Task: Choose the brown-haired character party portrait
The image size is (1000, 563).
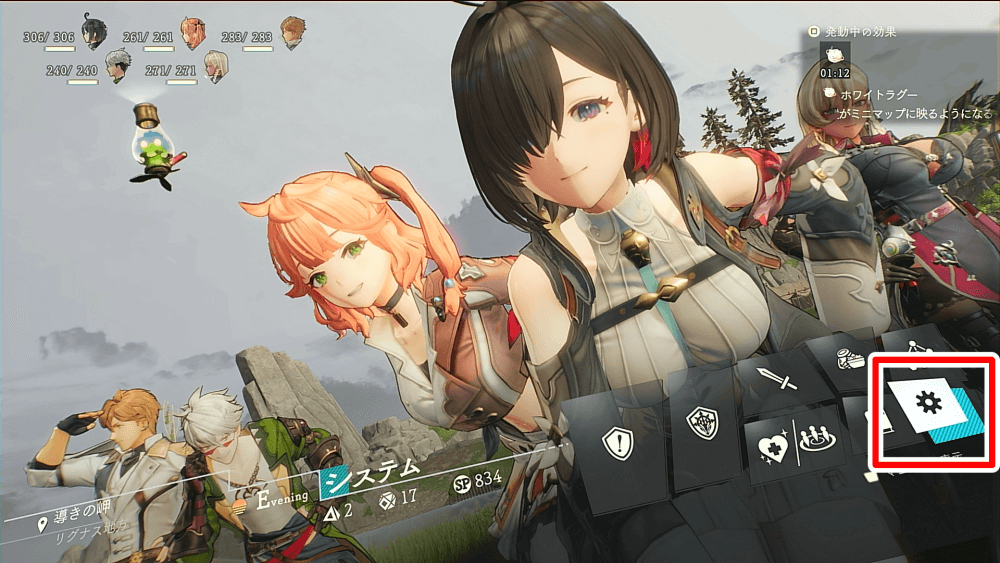Action: [x=292, y=31]
